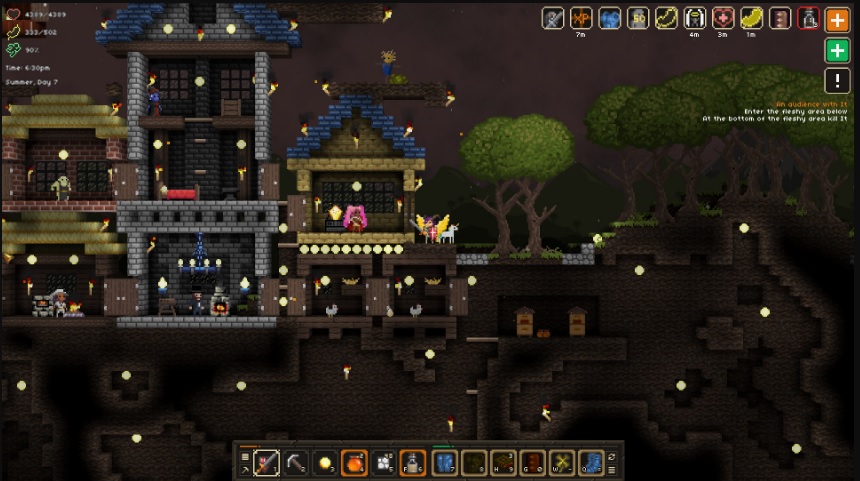The width and height of the screenshot is (860, 481).
Task: Click the green plus button
Action: point(837,50)
